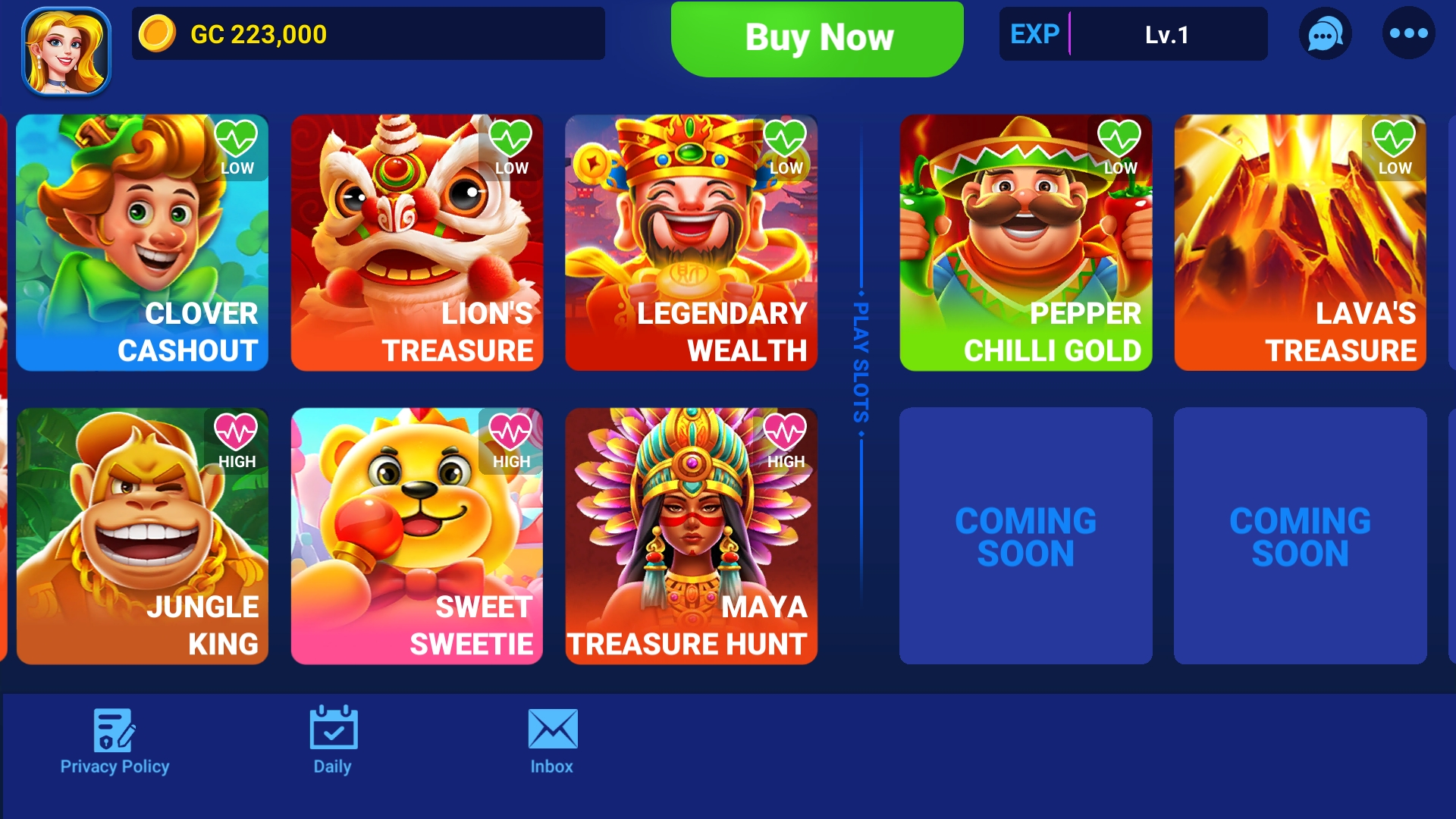Select the Legendary Wealth game tile
This screenshot has width=1456, height=819.
690,243
